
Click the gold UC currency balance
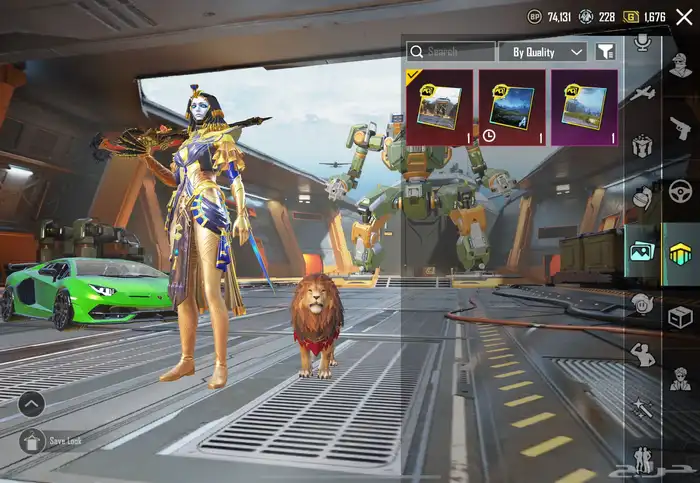pyautogui.click(x=647, y=17)
